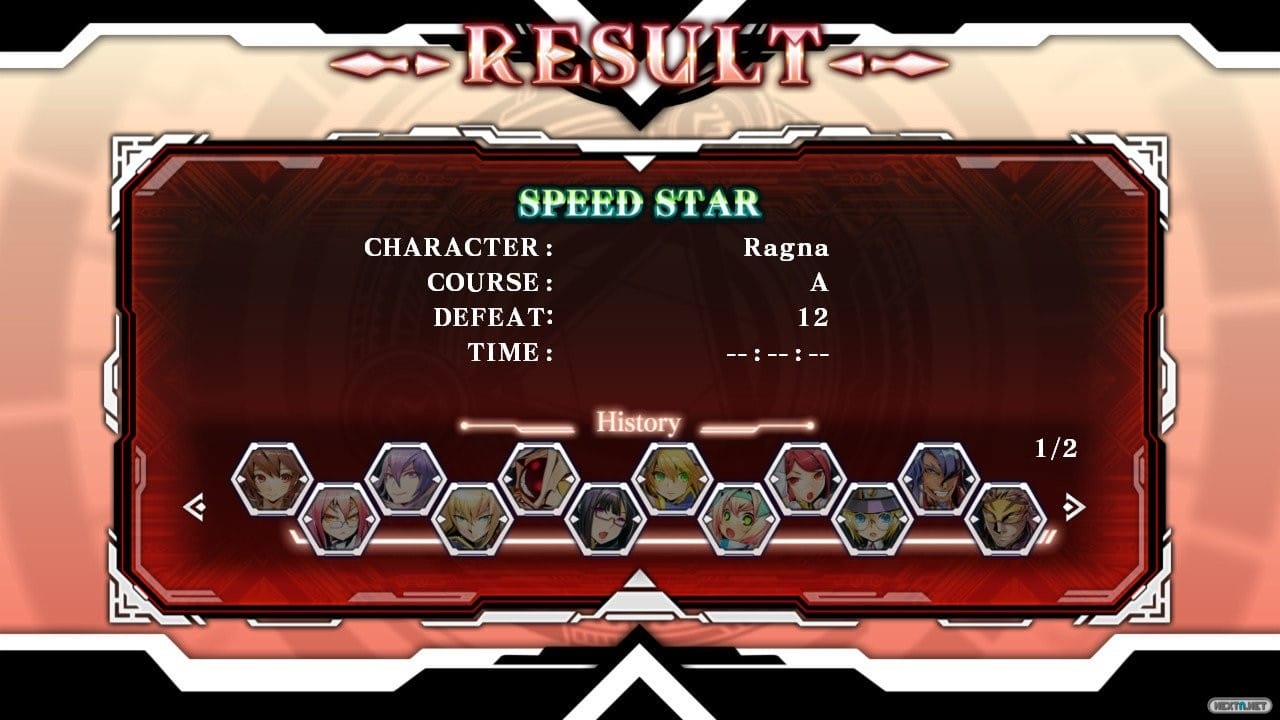
Task: Click the red-haired girl portrait
Action: (805, 479)
